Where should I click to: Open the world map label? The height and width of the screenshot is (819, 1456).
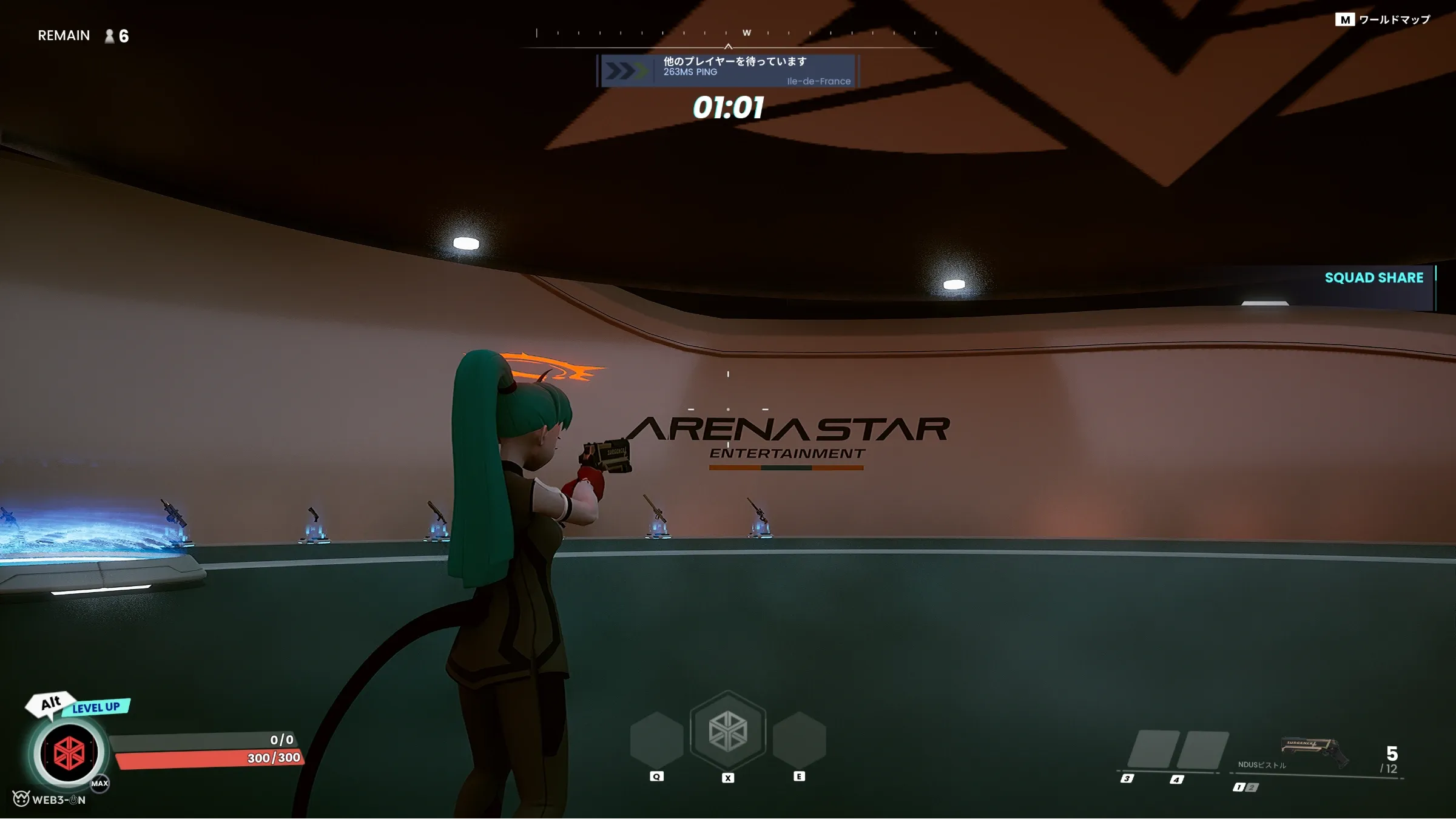pyautogui.click(x=1383, y=20)
